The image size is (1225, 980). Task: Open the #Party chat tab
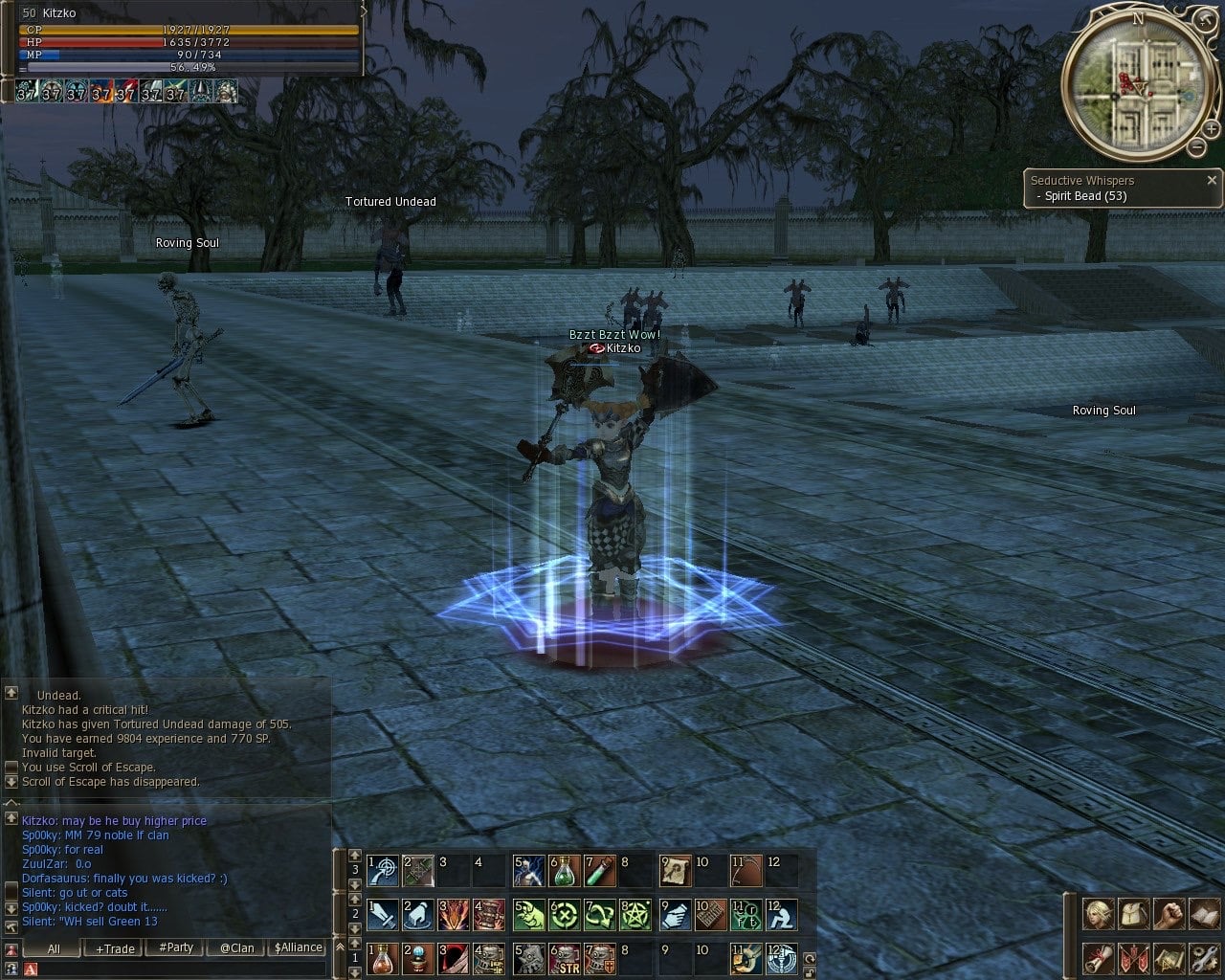[176, 948]
